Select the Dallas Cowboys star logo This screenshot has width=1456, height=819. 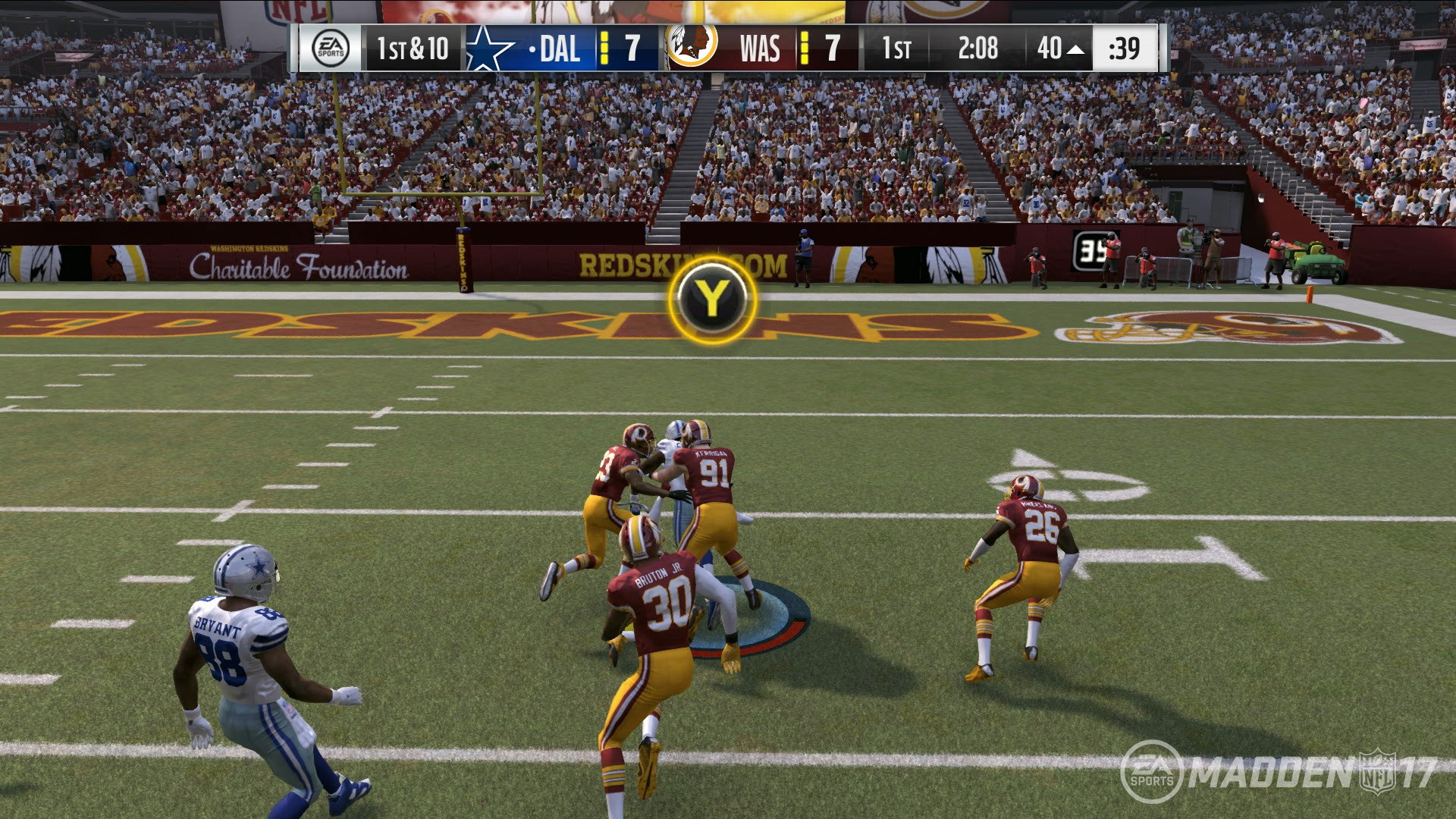pyautogui.click(x=490, y=48)
